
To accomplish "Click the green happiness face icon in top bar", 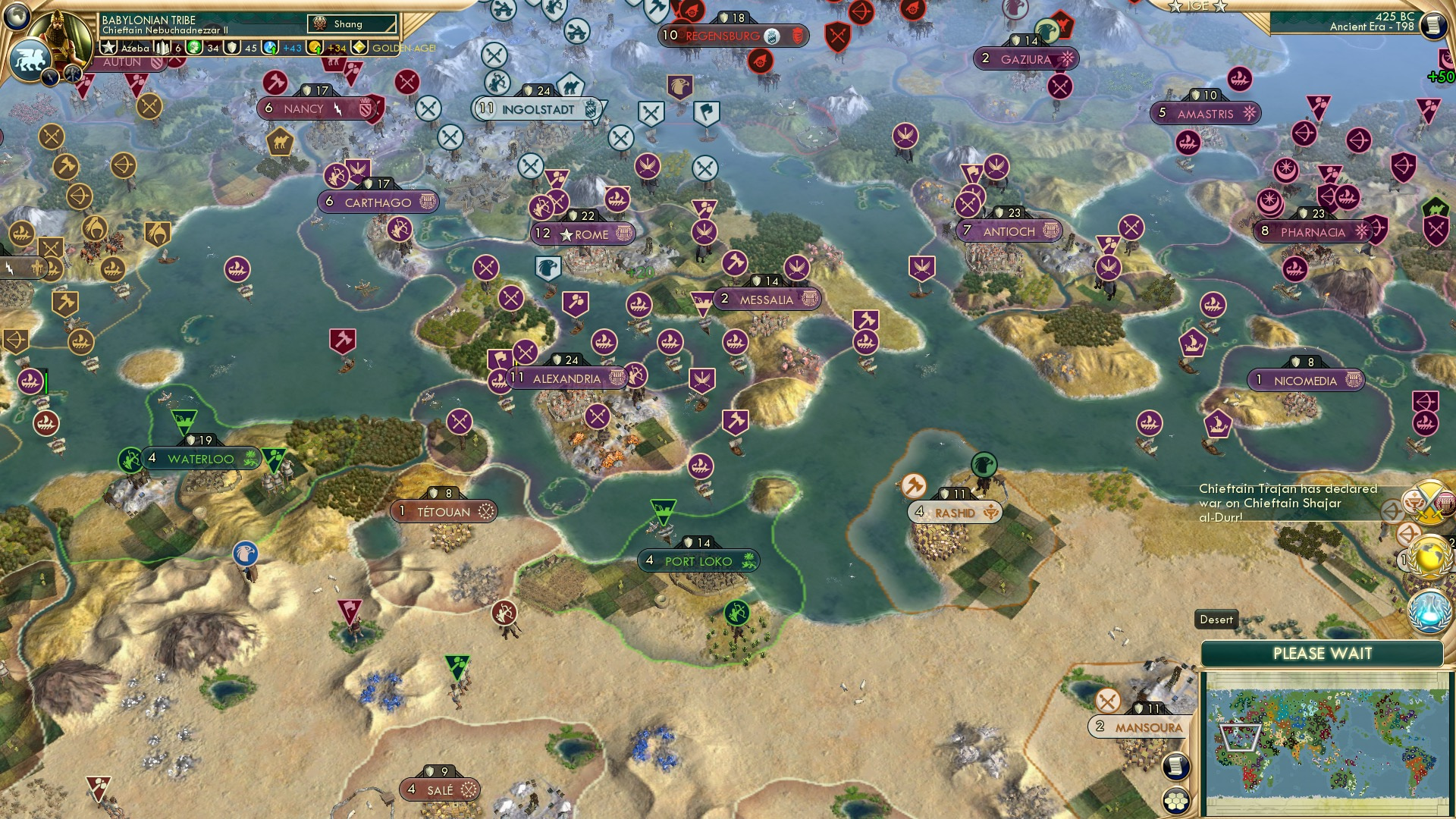I will 194,49.
